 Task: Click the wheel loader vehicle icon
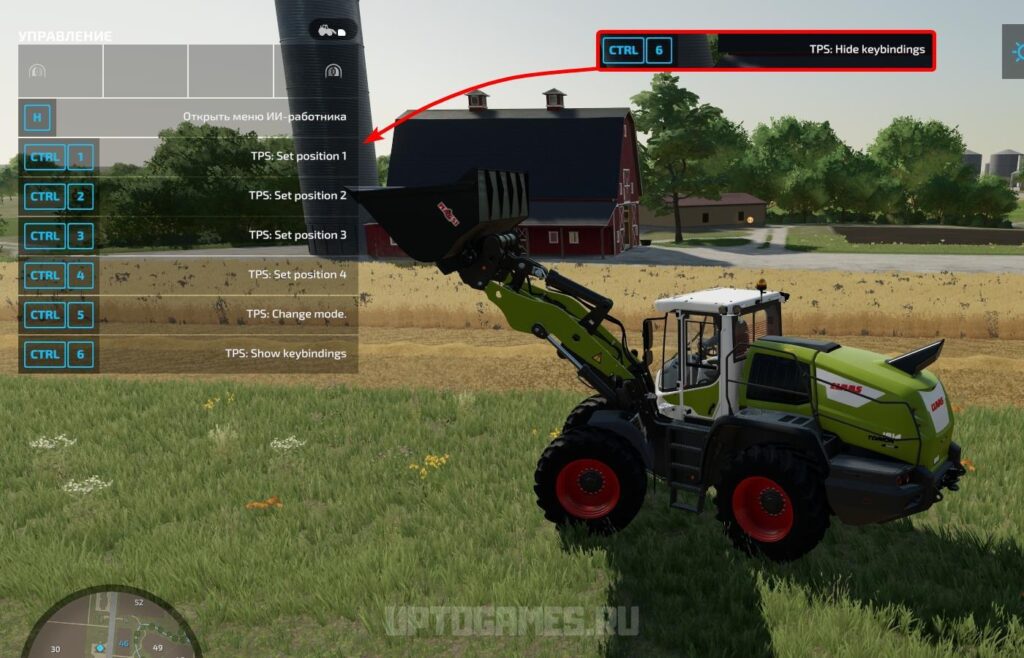(332, 30)
